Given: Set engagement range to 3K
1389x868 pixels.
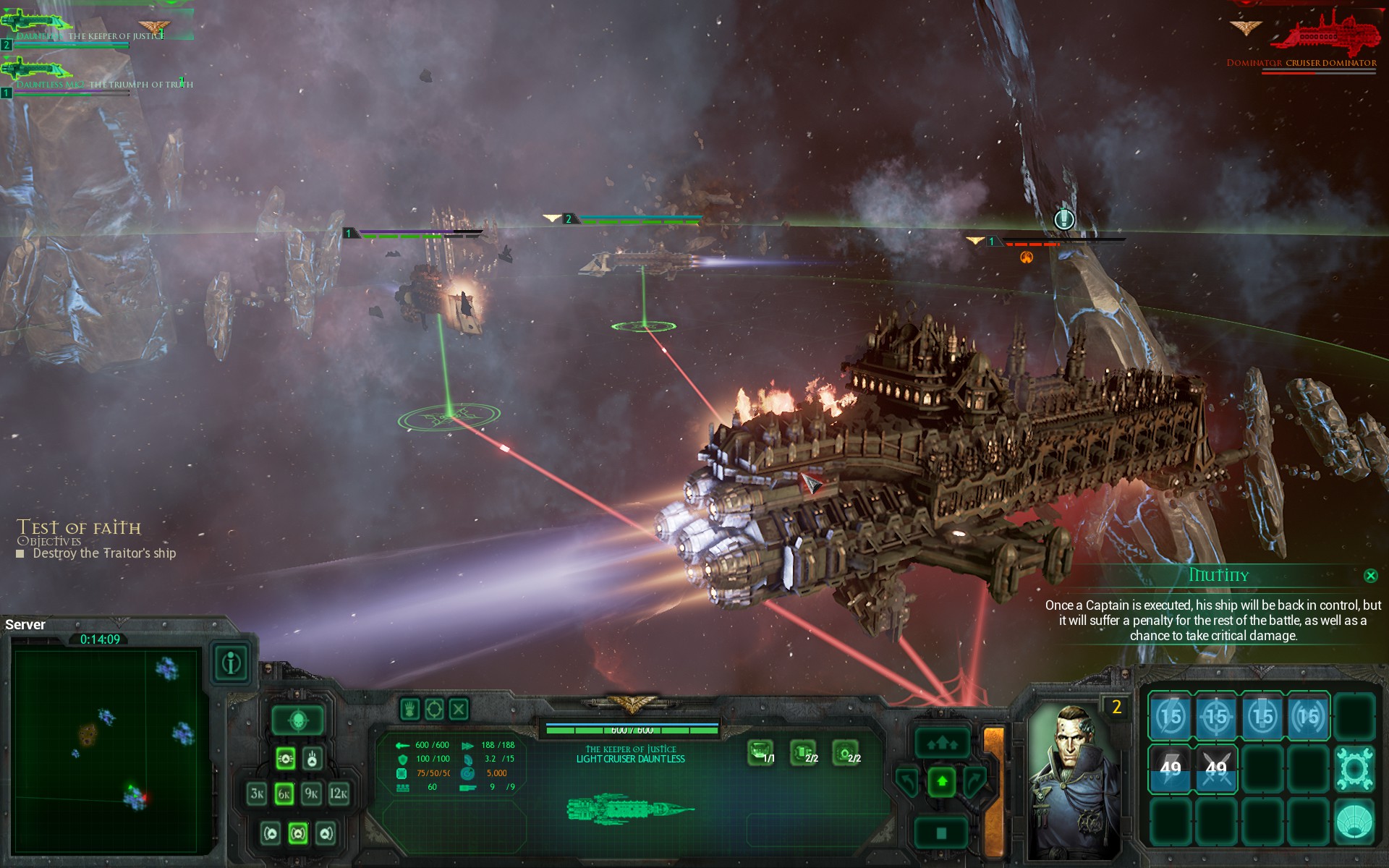Looking at the screenshot, I should click(x=257, y=793).
